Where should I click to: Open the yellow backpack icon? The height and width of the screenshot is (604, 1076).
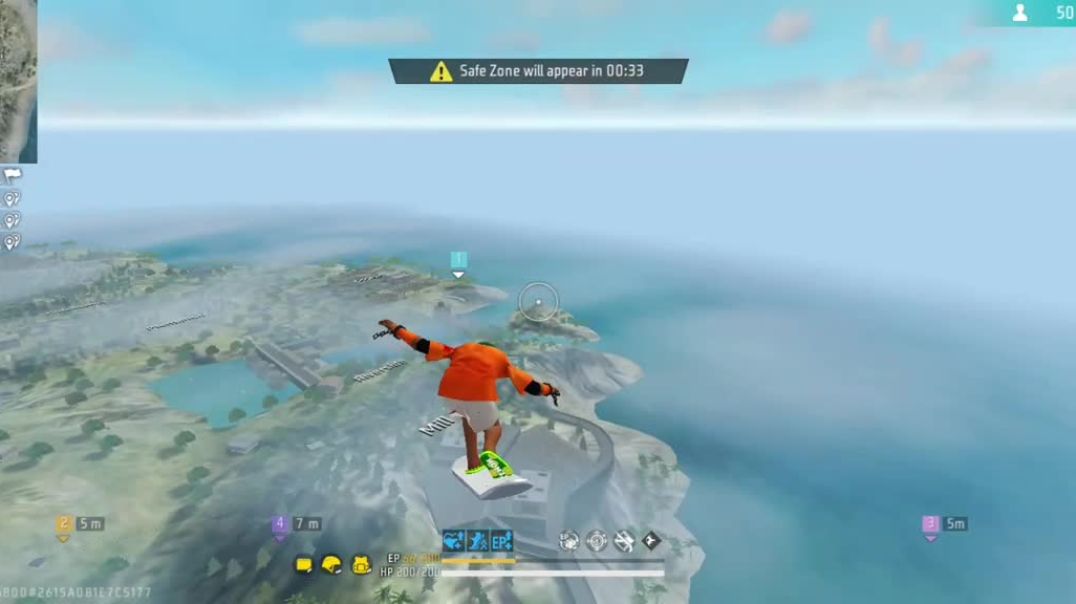pyautogui.click(x=361, y=565)
